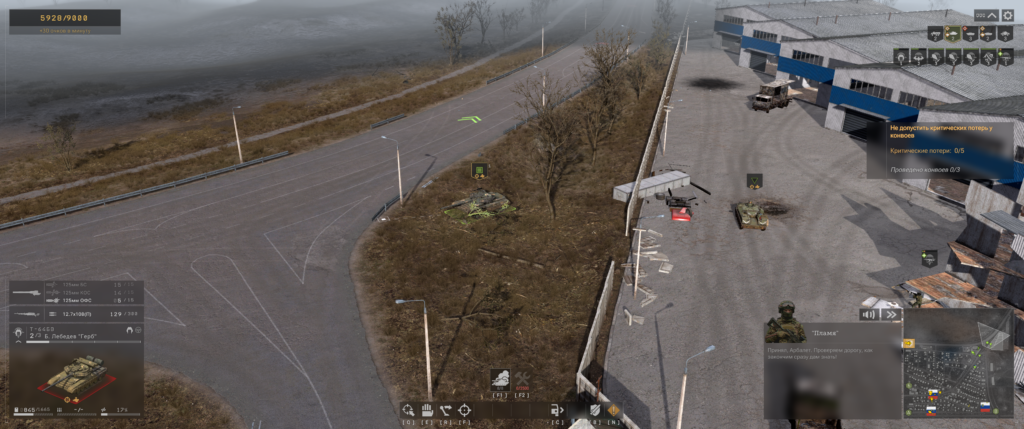
Task: Issue the stop (hand) command
Action: 426,409
